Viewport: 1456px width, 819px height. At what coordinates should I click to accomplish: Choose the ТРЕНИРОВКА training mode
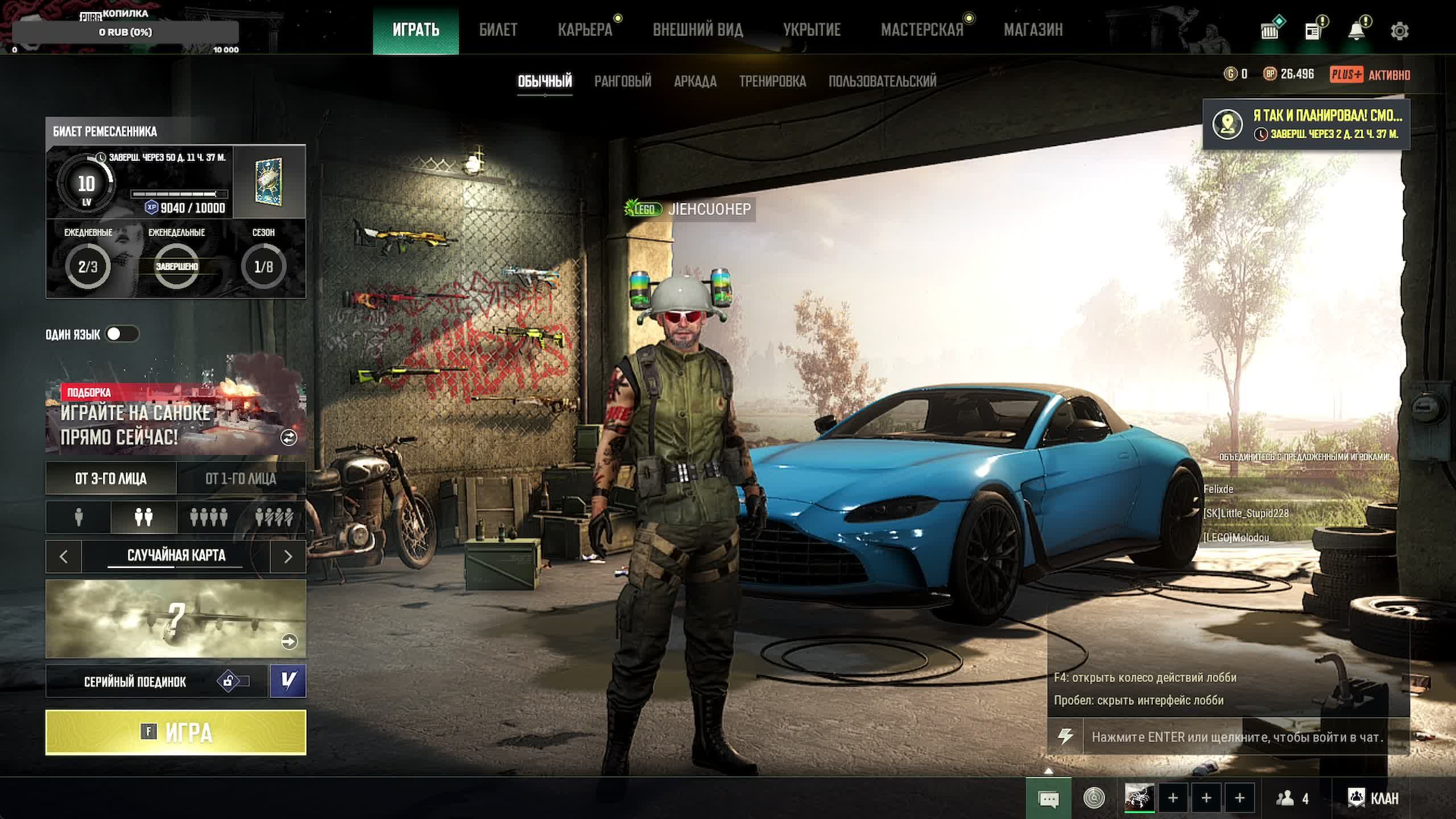(772, 81)
